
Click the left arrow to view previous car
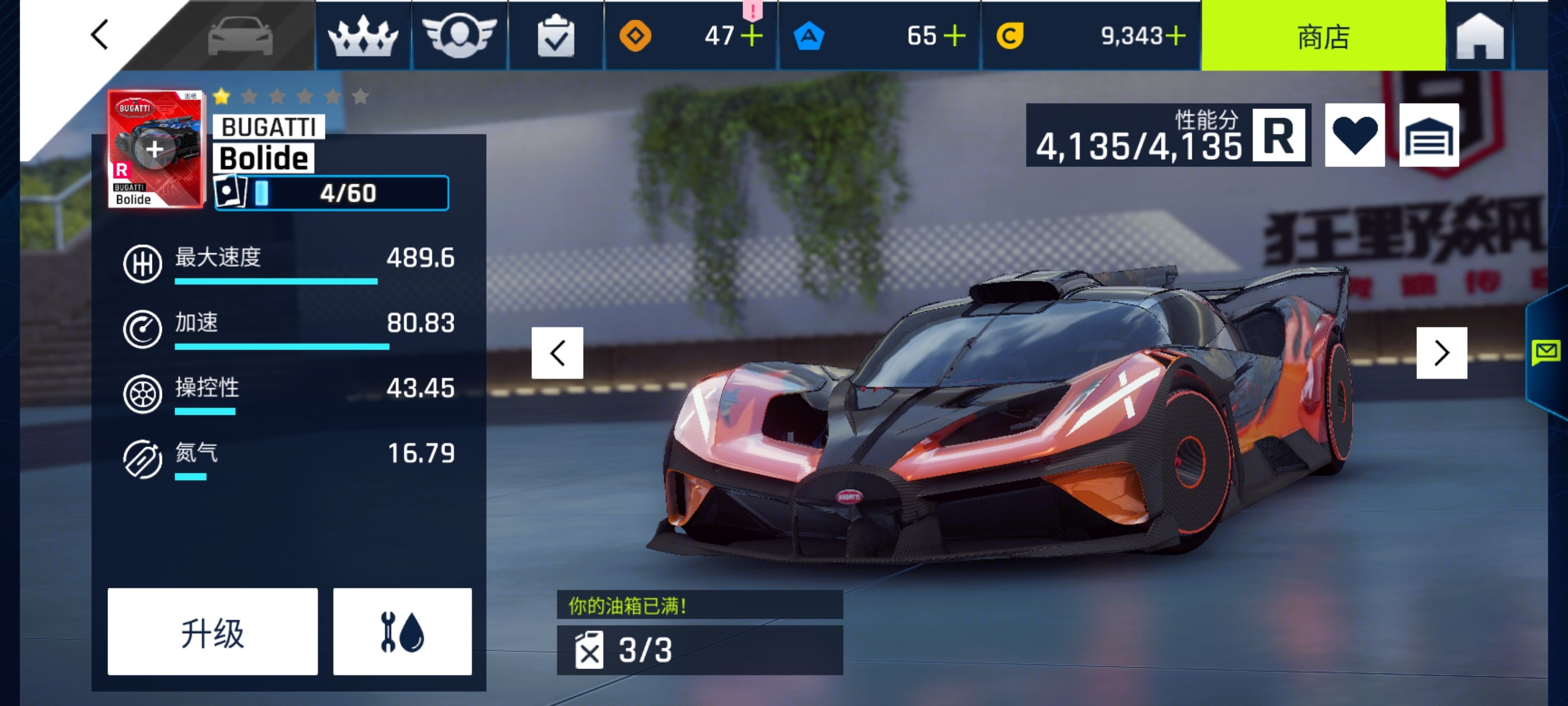[x=557, y=352]
